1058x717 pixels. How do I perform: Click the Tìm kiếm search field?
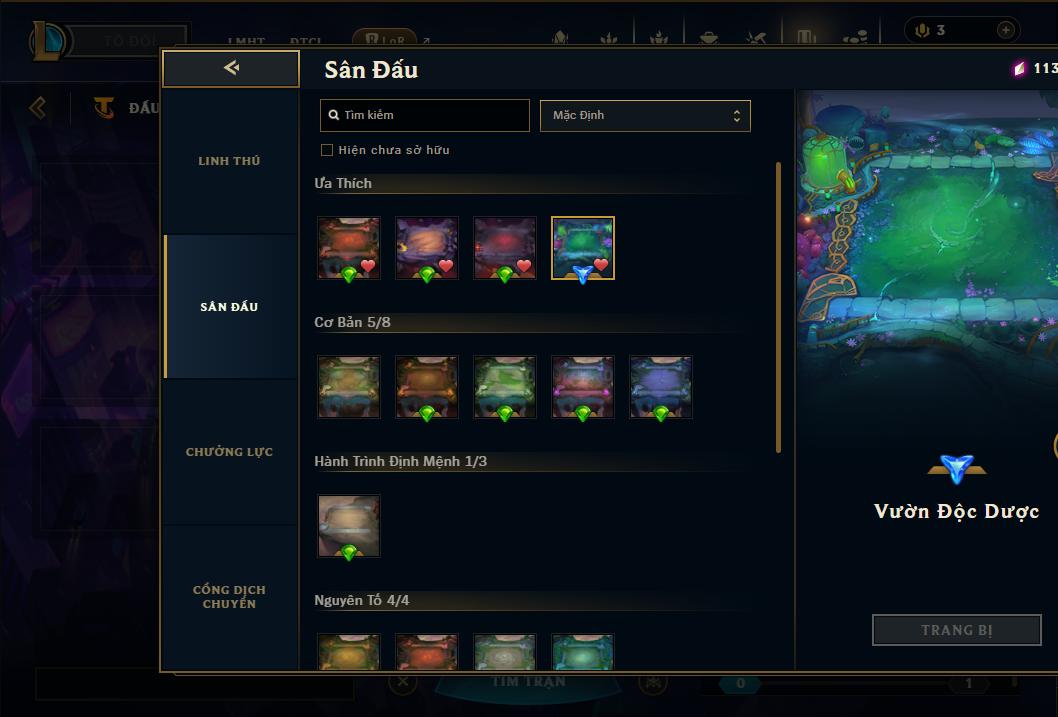pos(425,115)
